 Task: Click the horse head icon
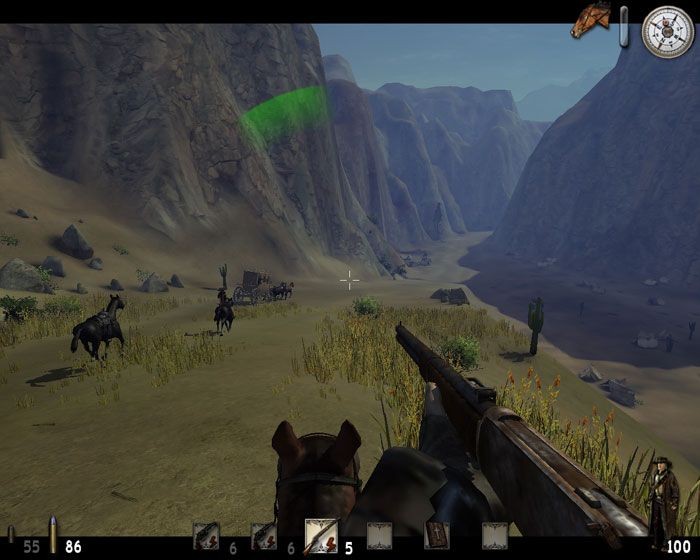pyautogui.click(x=590, y=21)
